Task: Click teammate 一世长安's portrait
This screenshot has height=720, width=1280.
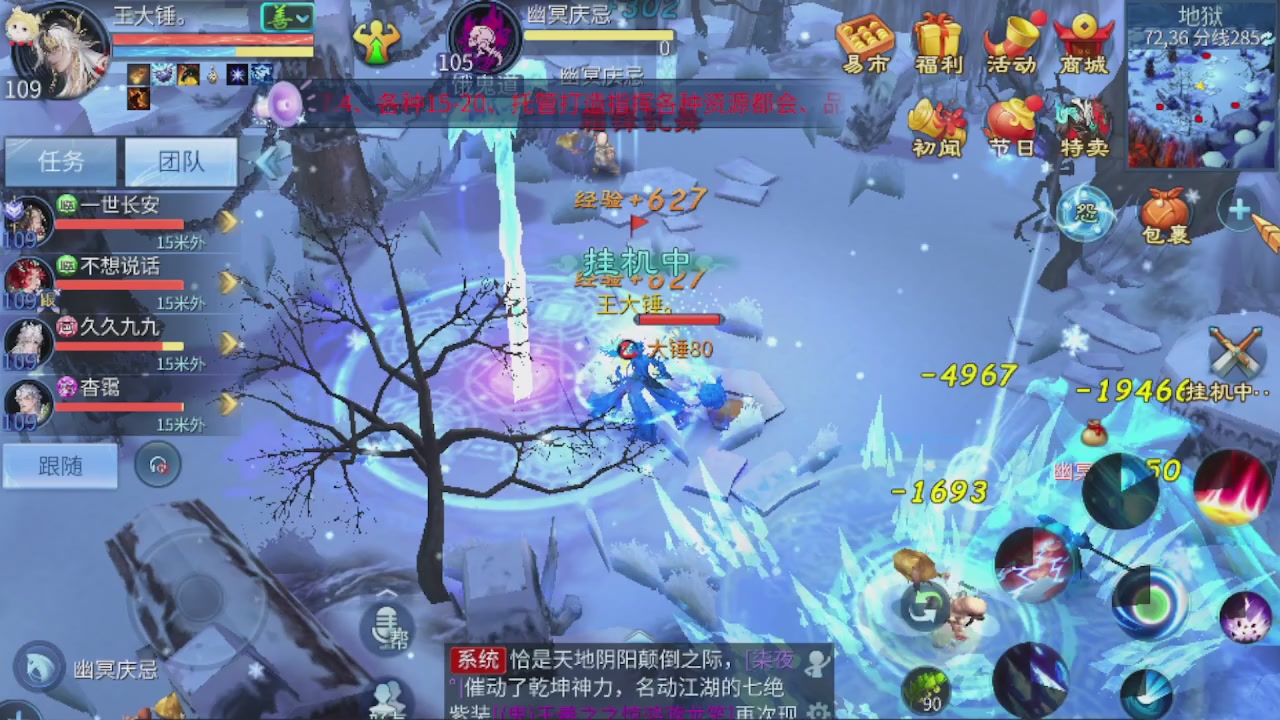Action: [27, 222]
